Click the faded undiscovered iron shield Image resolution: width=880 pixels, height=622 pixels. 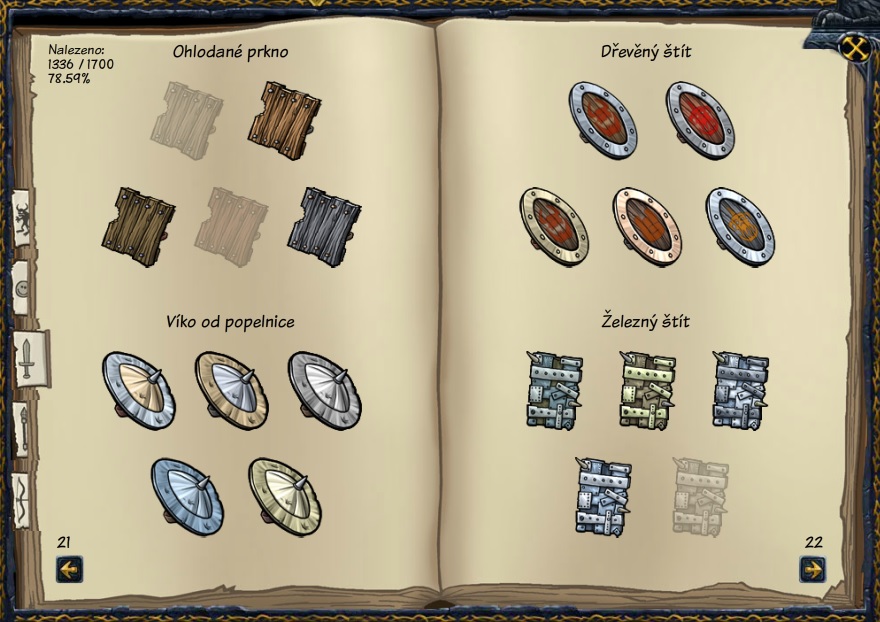pyautogui.click(x=701, y=495)
